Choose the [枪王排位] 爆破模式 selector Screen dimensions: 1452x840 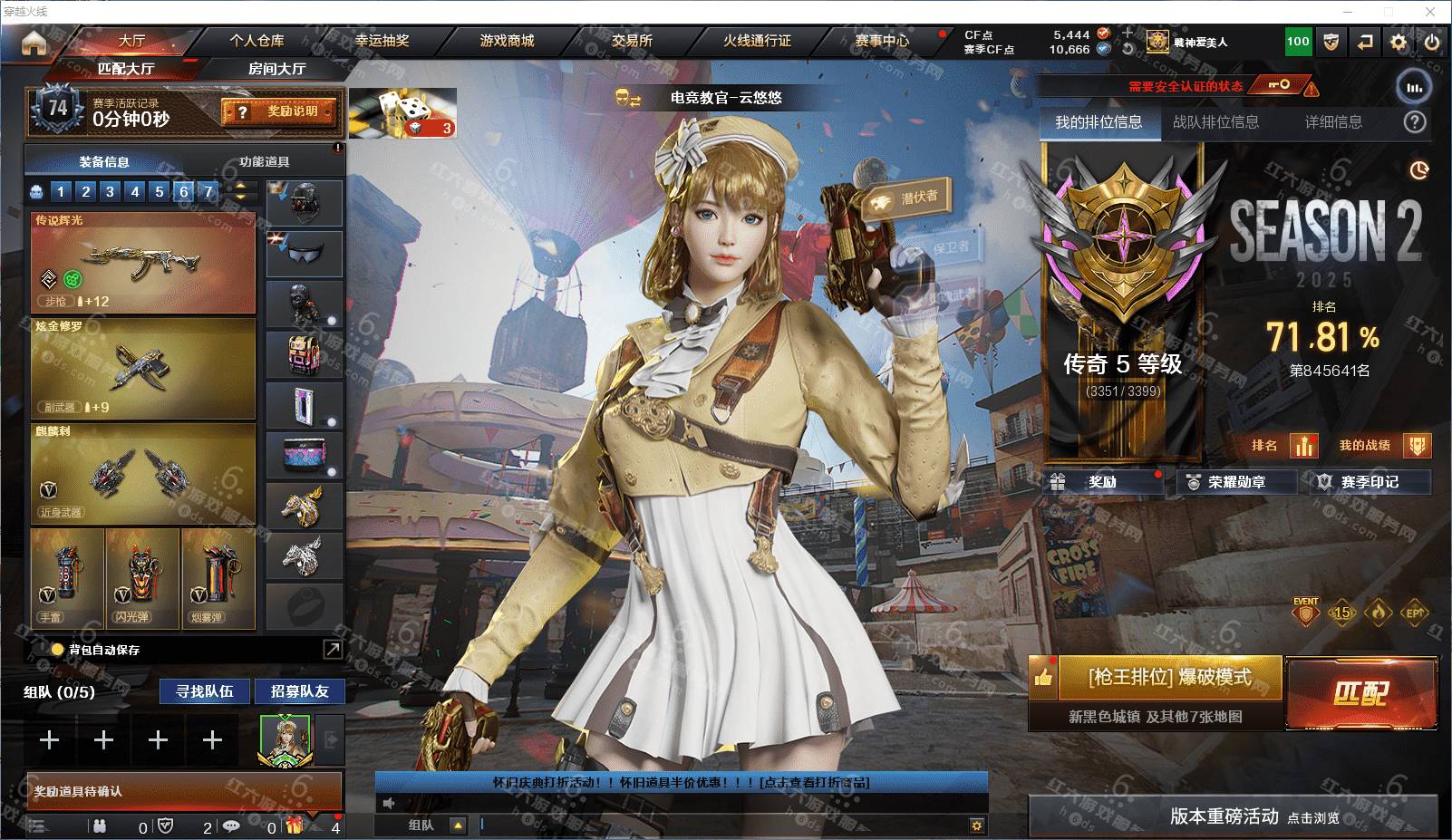point(1169,677)
